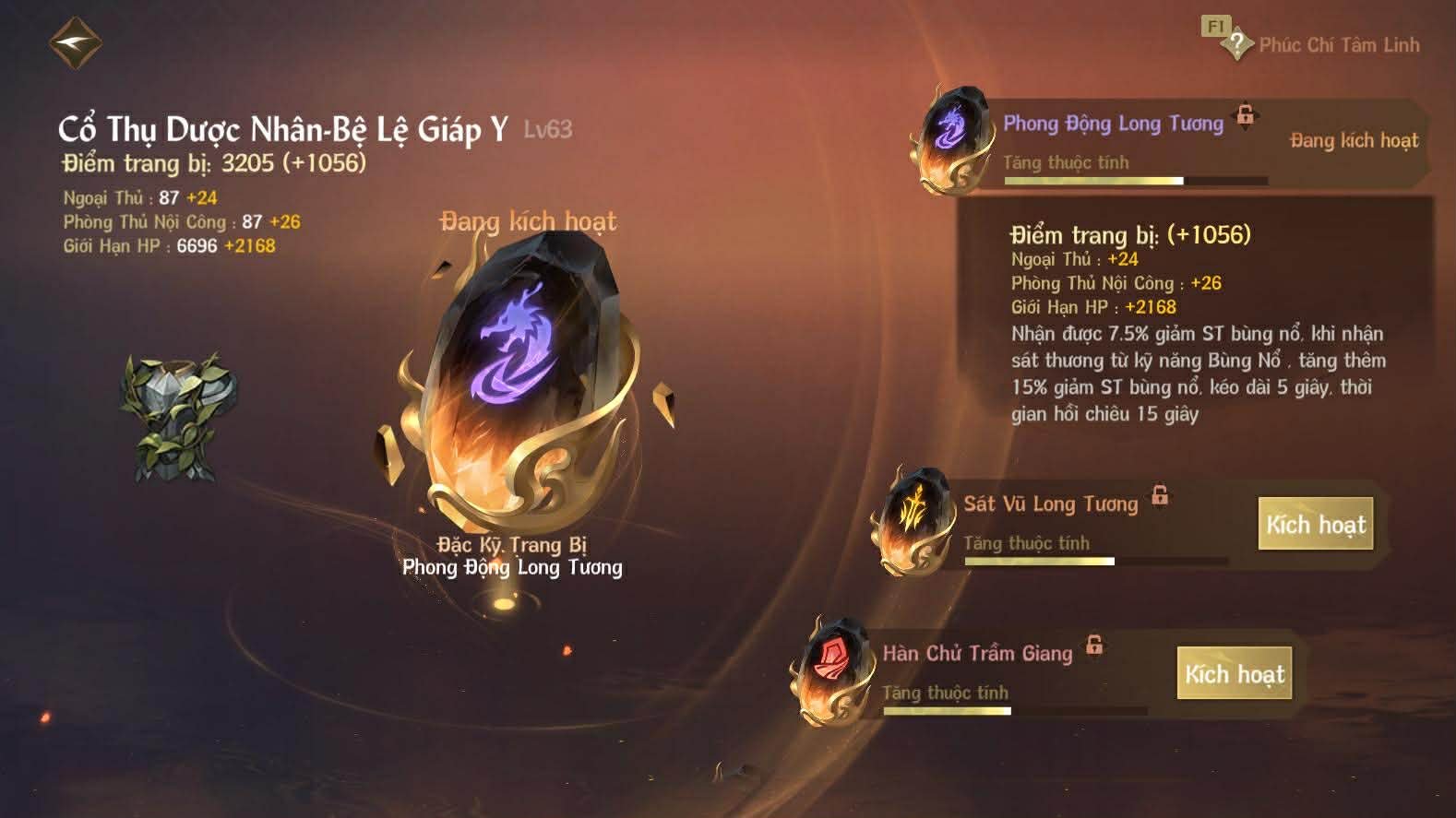Open the Phúc Chí Tâm Linh help icon
1456x818 pixels.
pos(1238,42)
